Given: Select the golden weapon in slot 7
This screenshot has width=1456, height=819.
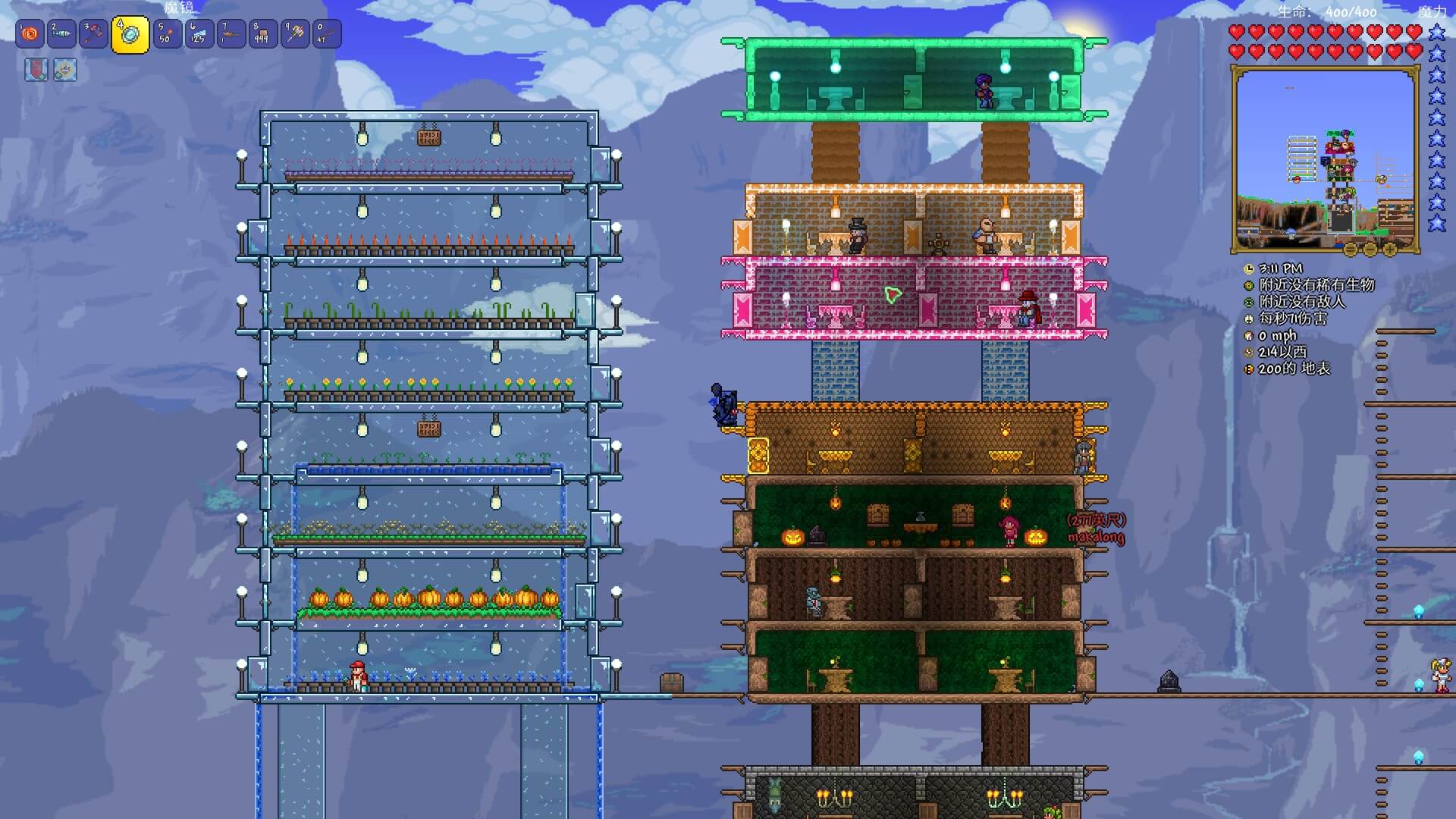Looking at the screenshot, I should coord(231,34).
